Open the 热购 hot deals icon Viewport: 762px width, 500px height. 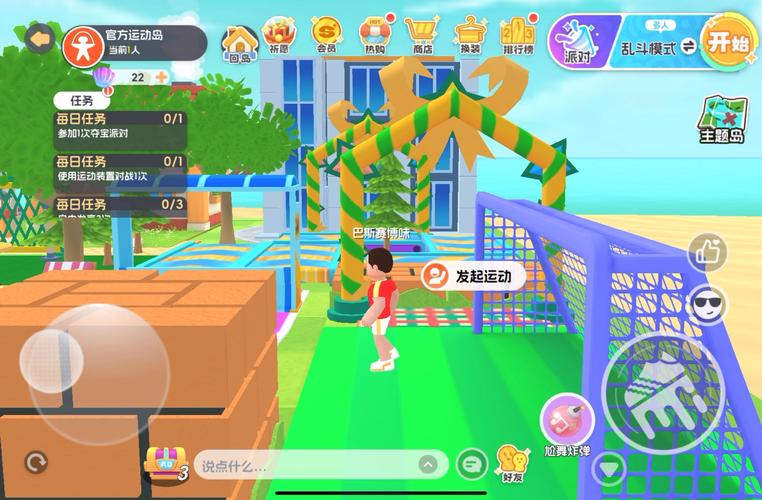pyautogui.click(x=376, y=35)
